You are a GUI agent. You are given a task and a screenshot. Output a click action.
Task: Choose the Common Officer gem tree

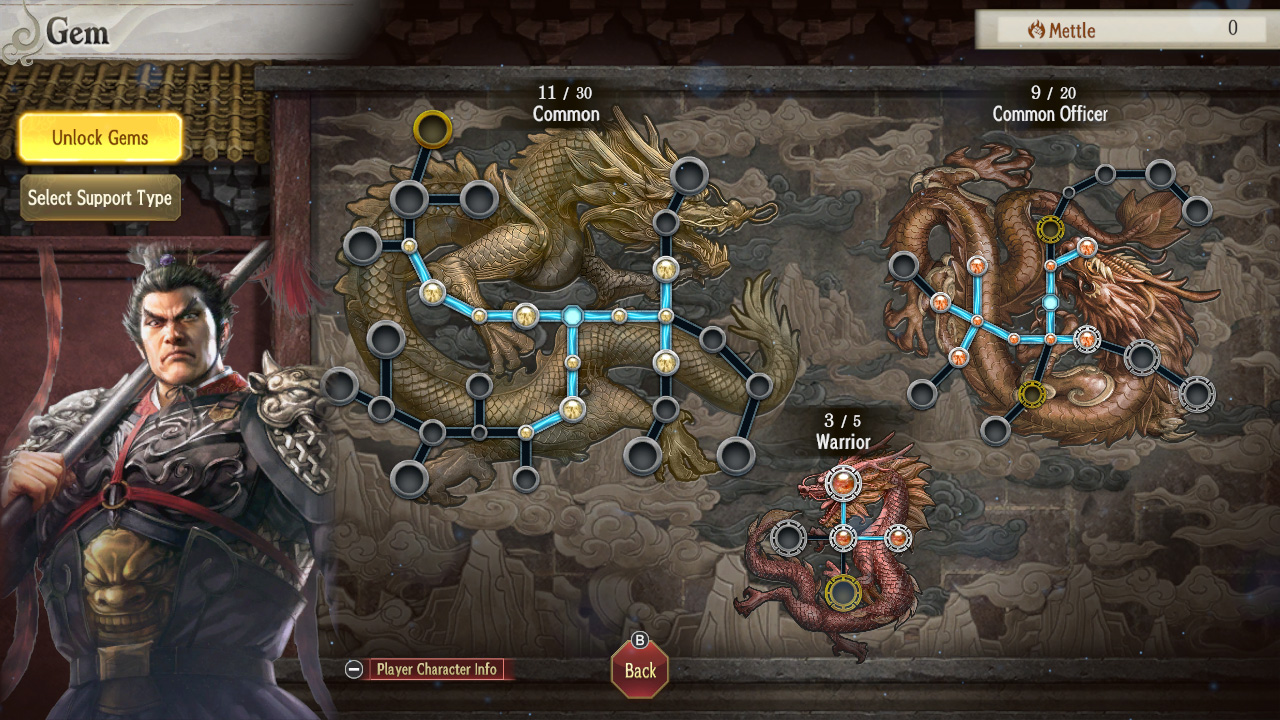(x=1050, y=114)
